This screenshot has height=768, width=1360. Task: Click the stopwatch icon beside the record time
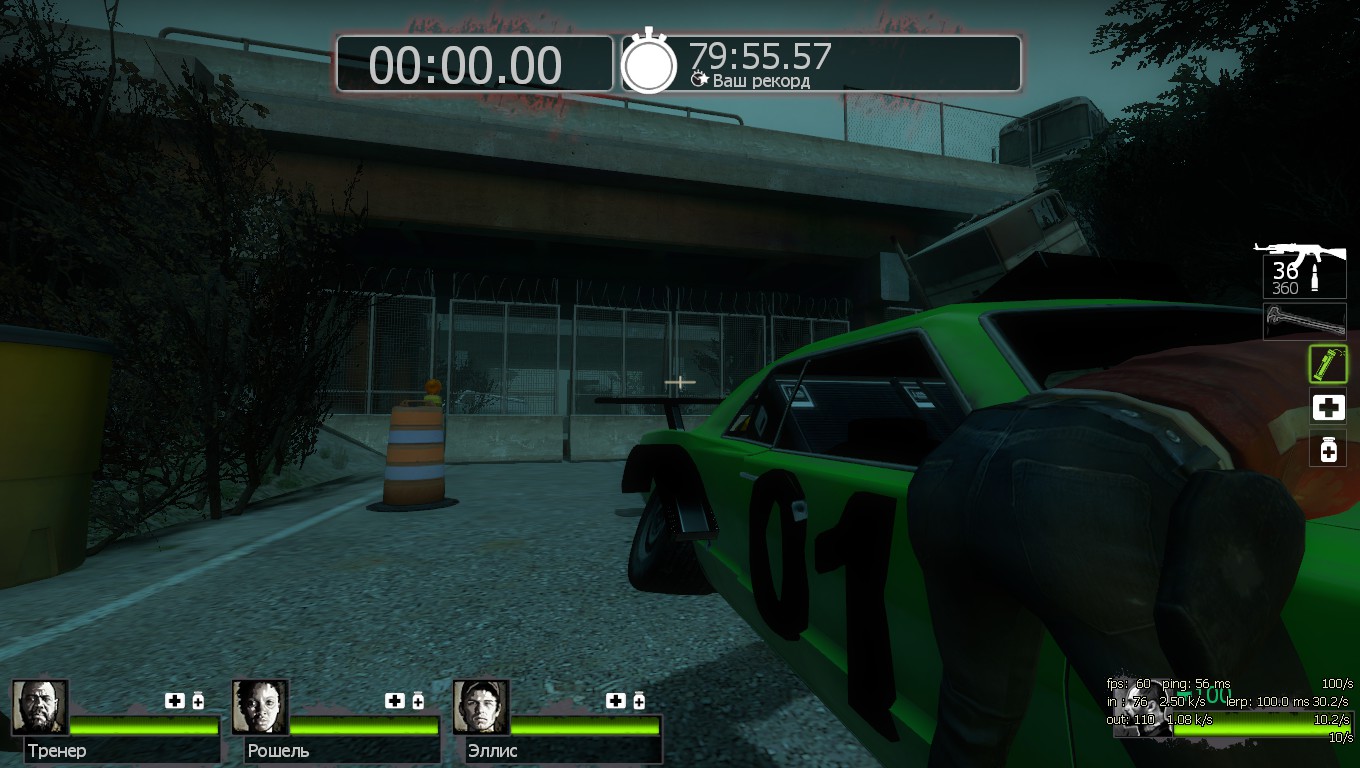649,63
